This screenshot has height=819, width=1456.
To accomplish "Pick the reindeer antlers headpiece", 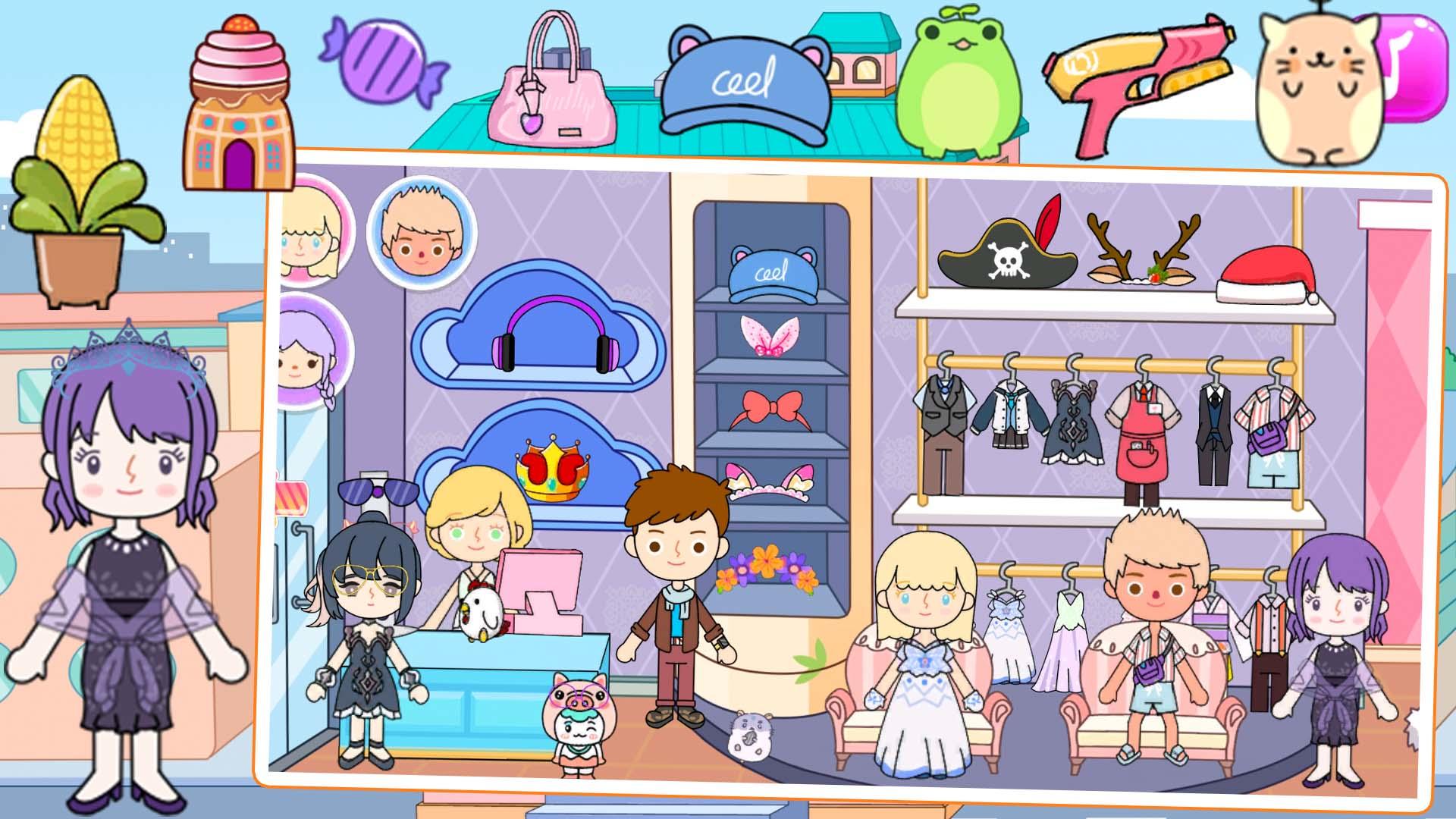I will point(1145,250).
